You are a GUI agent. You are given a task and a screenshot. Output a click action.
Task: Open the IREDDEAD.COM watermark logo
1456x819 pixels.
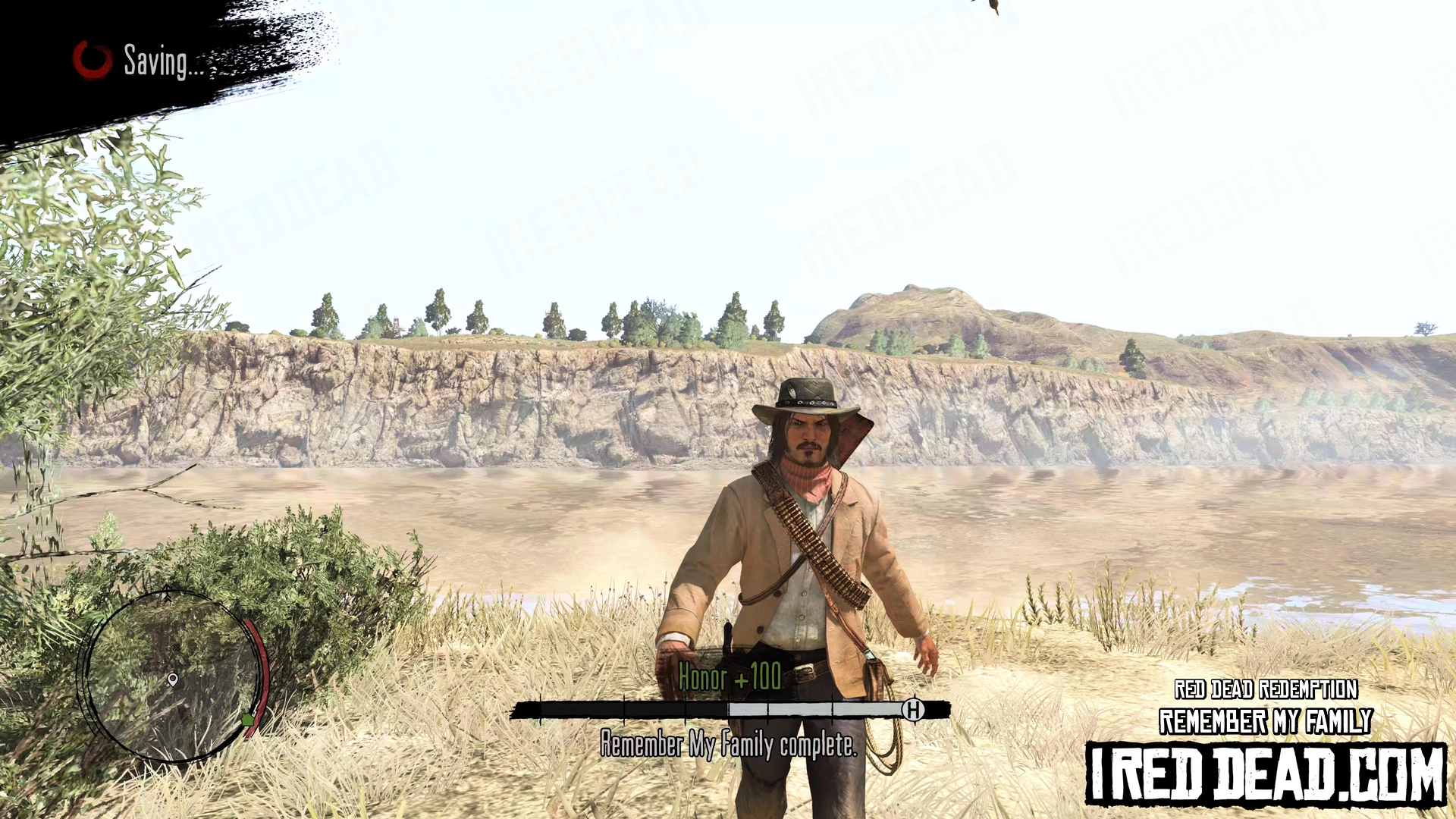tap(1265, 773)
